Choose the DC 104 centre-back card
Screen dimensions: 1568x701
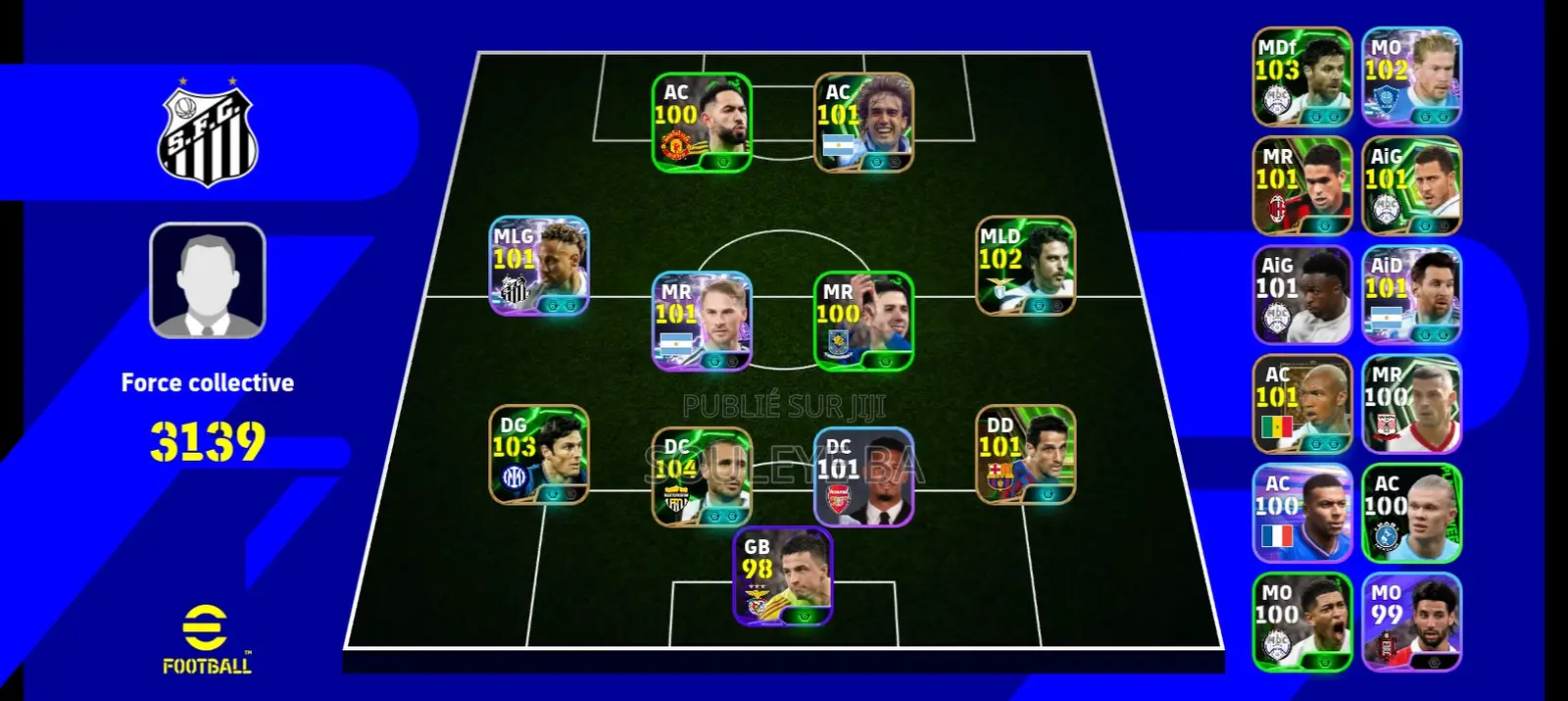pos(702,476)
